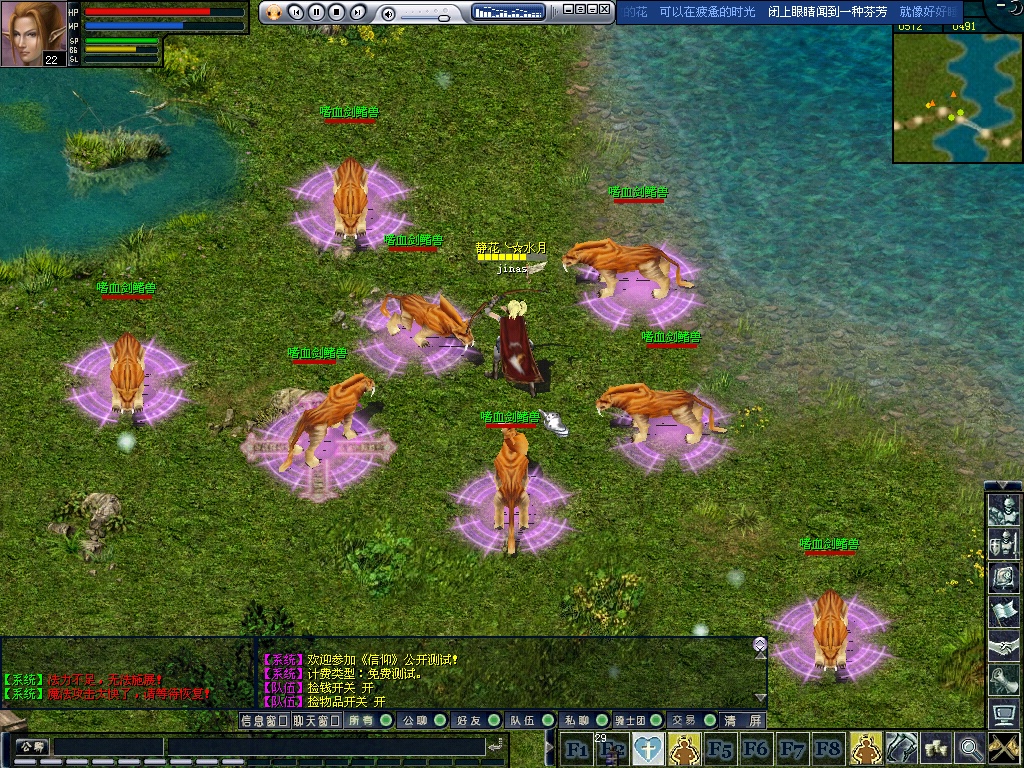The height and width of the screenshot is (768, 1024).
Task: Open the minimap in the top-right corner
Action: coord(957,97)
